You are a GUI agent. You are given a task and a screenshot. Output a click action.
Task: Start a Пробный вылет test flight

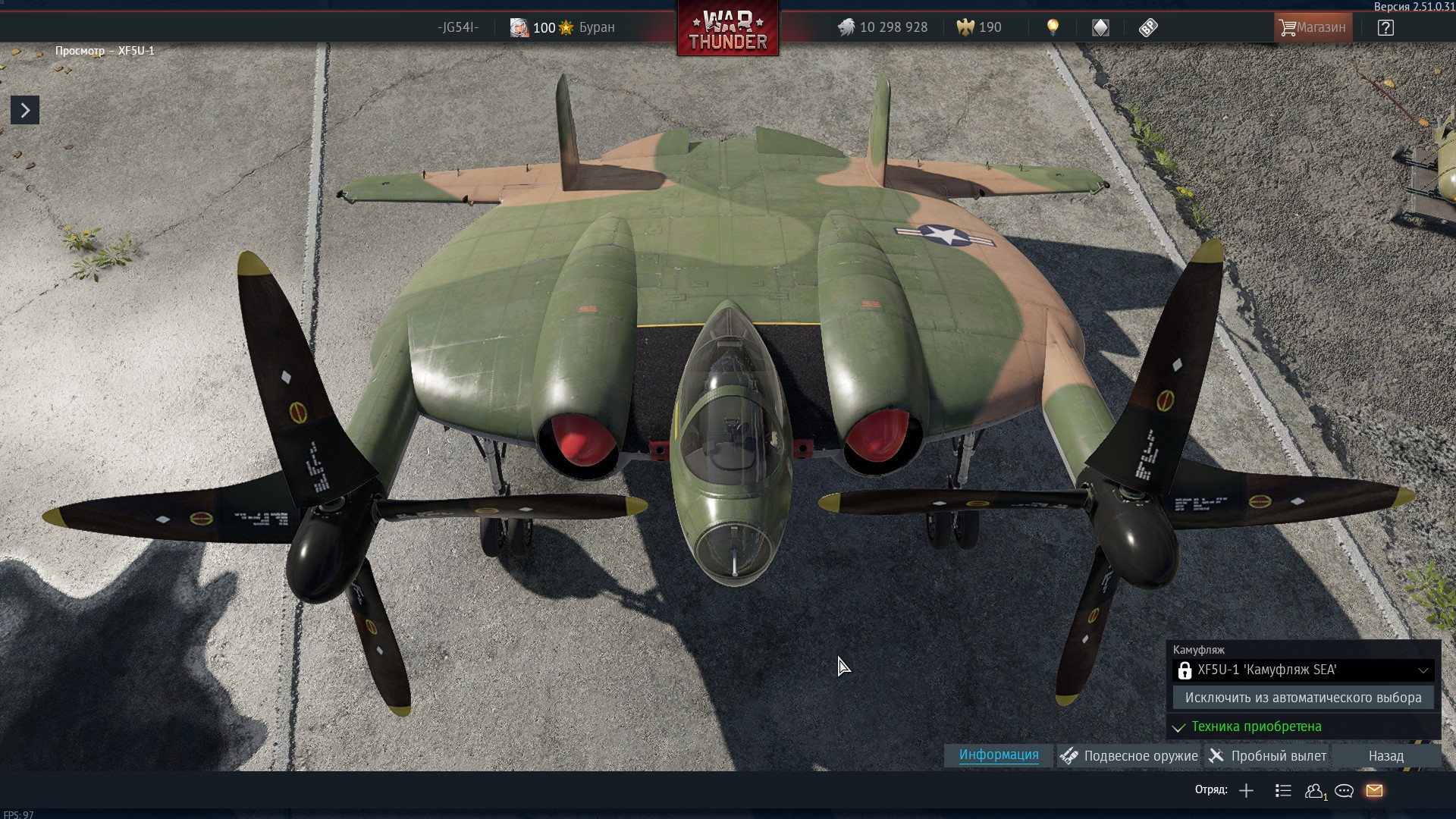1268,756
